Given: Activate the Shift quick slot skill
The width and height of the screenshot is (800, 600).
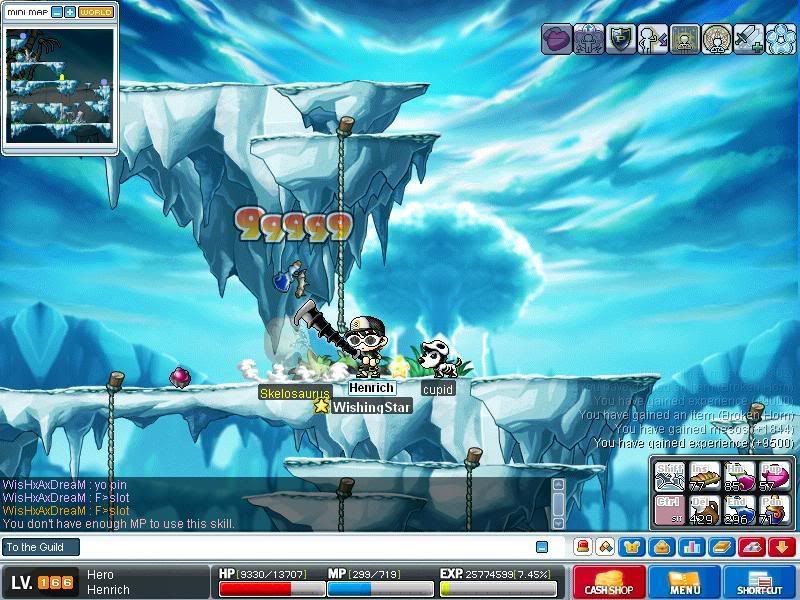Looking at the screenshot, I should pos(670,476).
